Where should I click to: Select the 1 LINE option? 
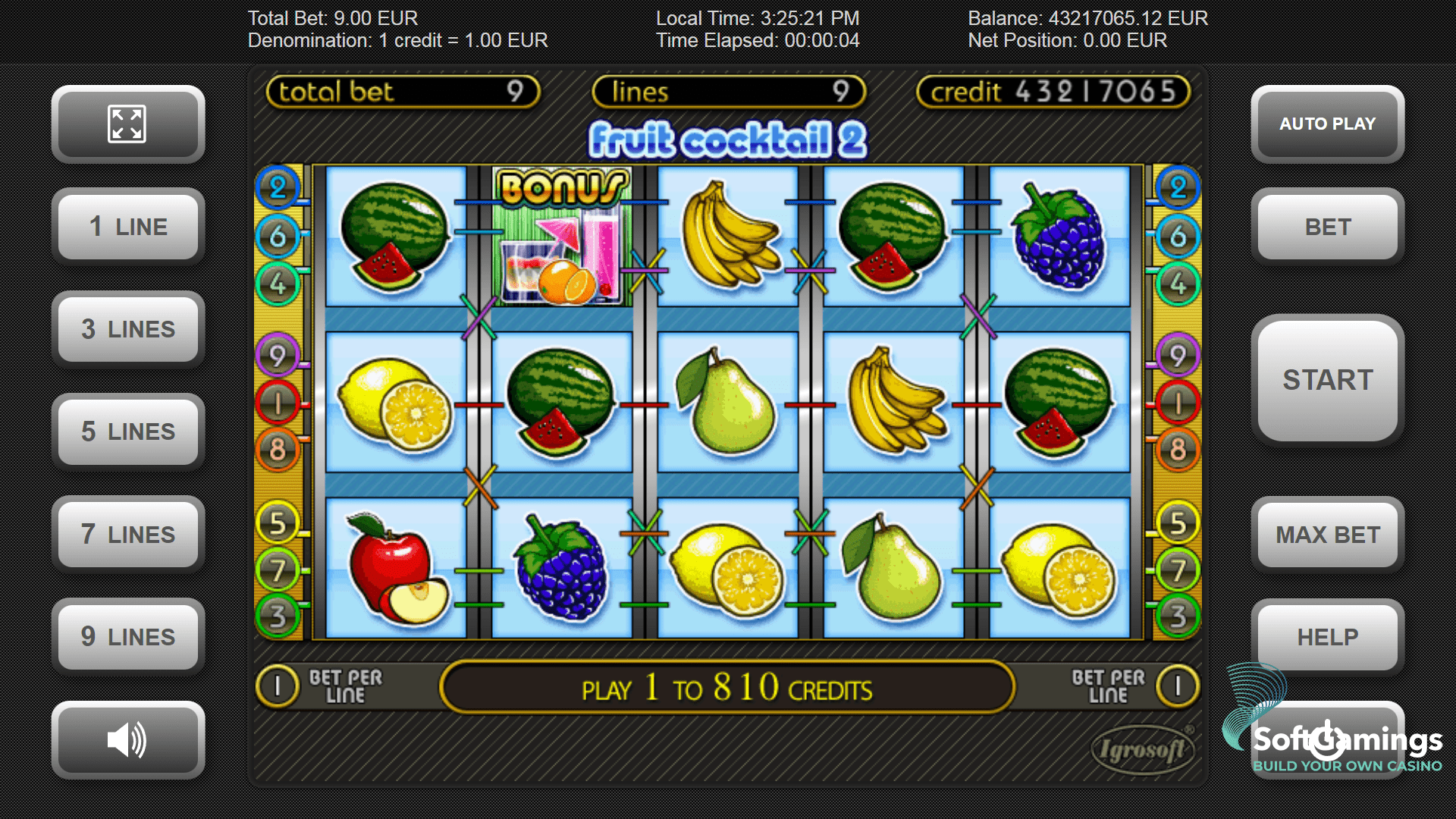[x=127, y=227]
